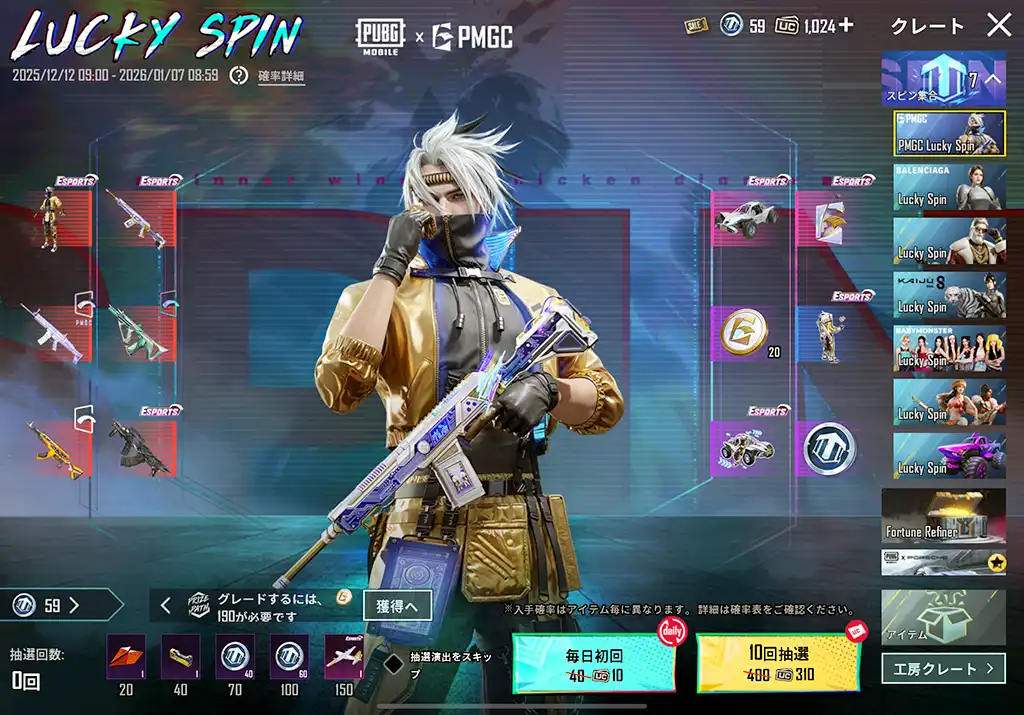Inspect the white buggy vehicle prize

pyautogui.click(x=745, y=219)
